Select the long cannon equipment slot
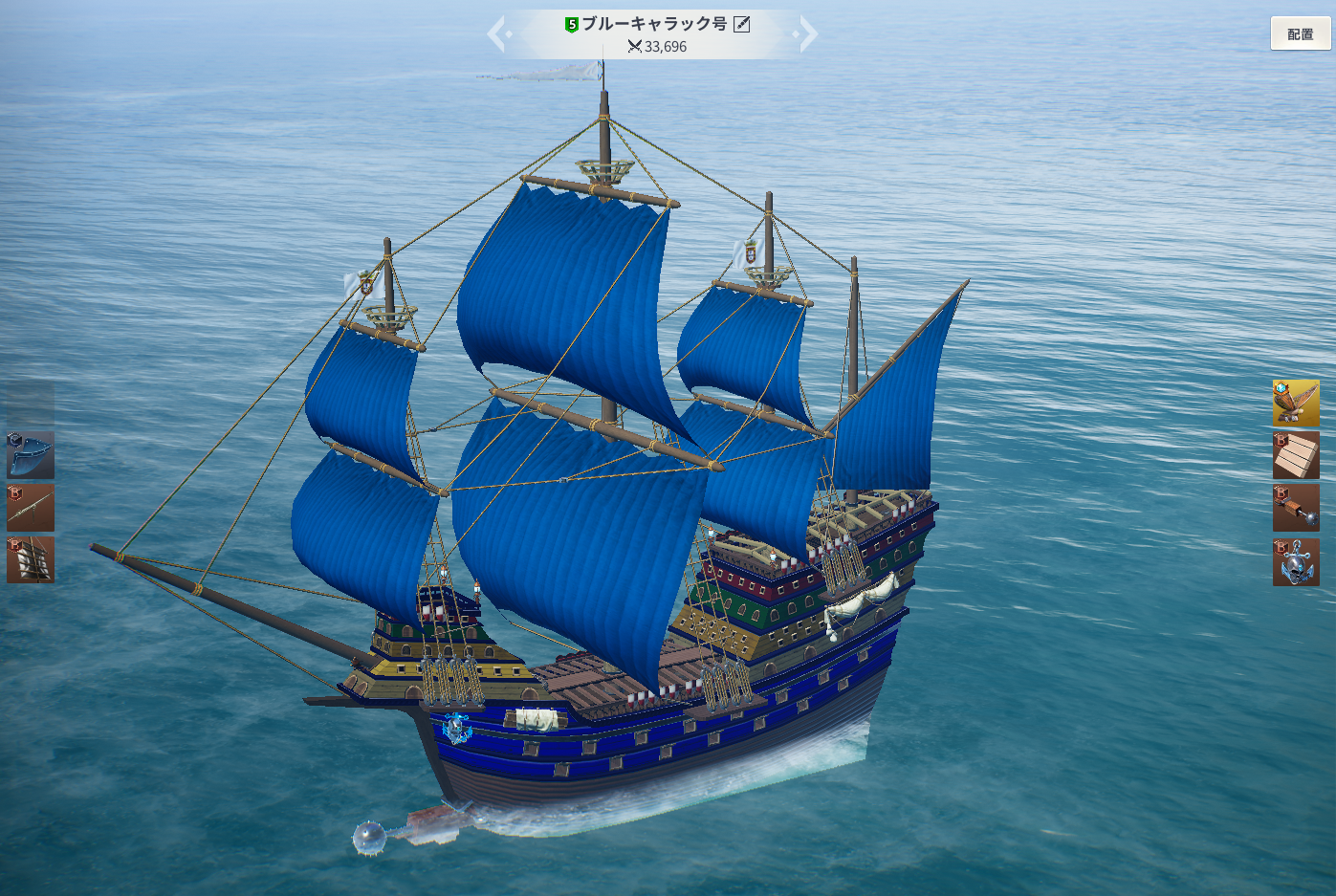The height and width of the screenshot is (896, 1336). (31, 508)
